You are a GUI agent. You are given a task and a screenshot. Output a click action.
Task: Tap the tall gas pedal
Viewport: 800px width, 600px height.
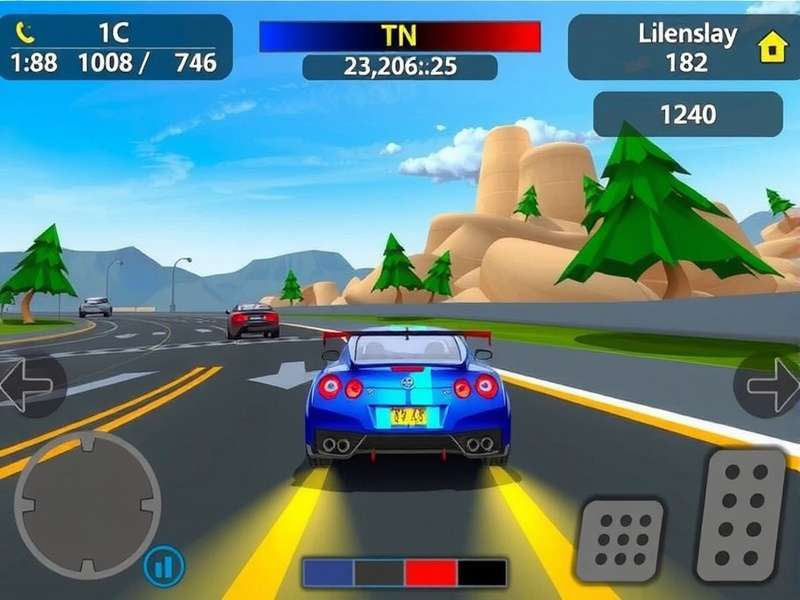742,514
